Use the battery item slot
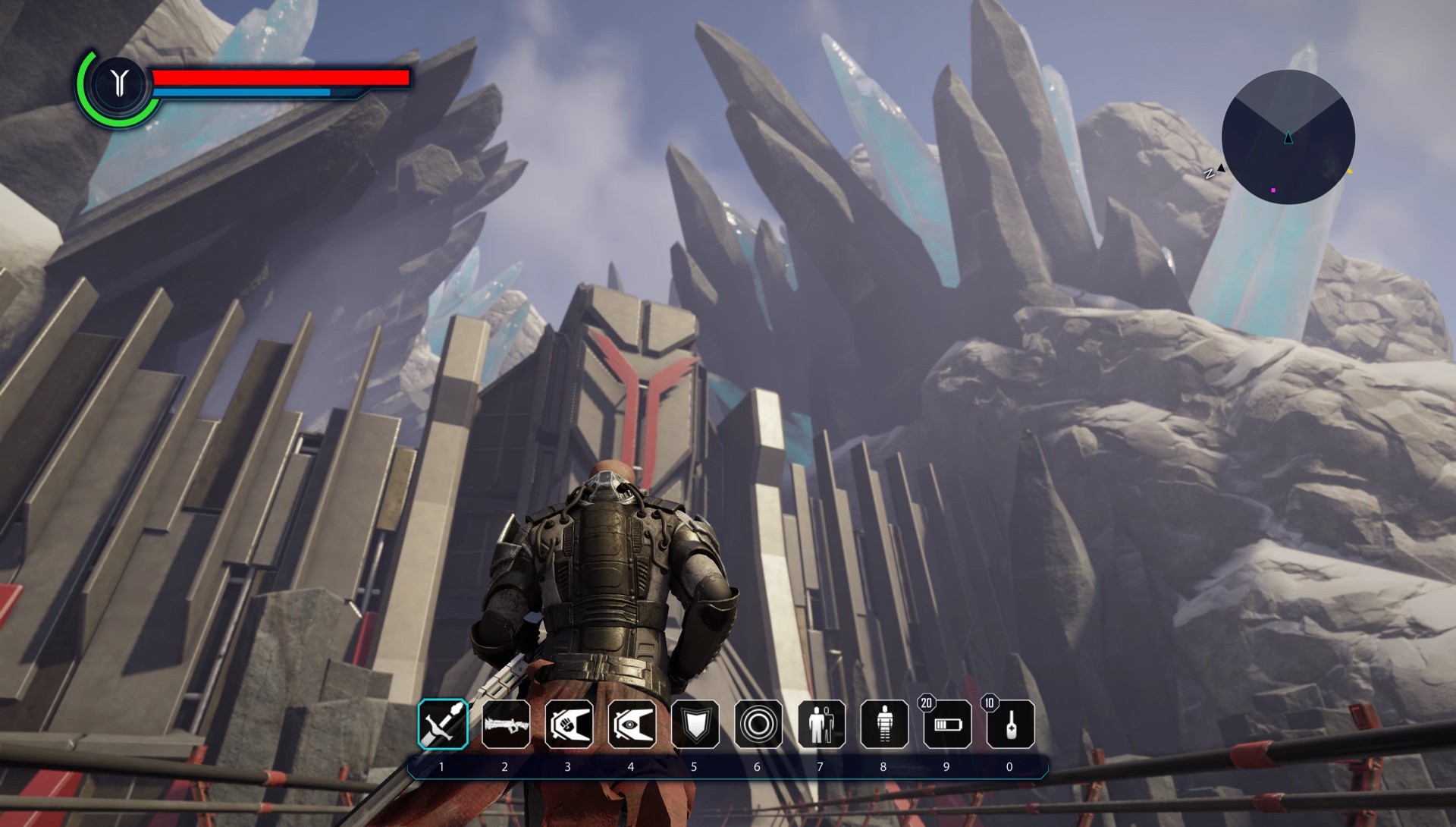 [947, 724]
